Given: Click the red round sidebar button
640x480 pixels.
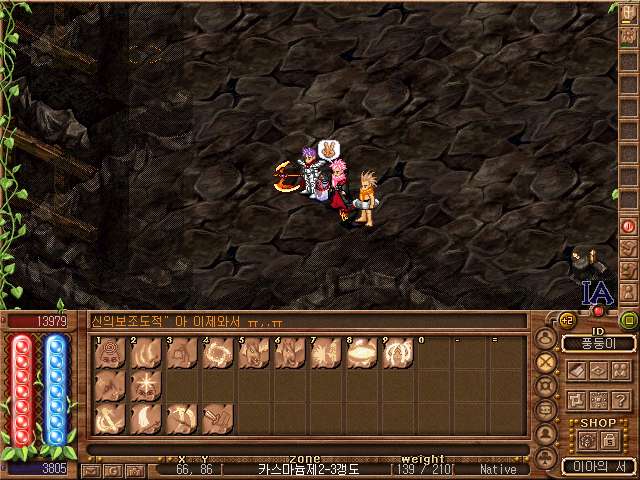Looking at the screenshot, I should pyautogui.click(x=629, y=227).
